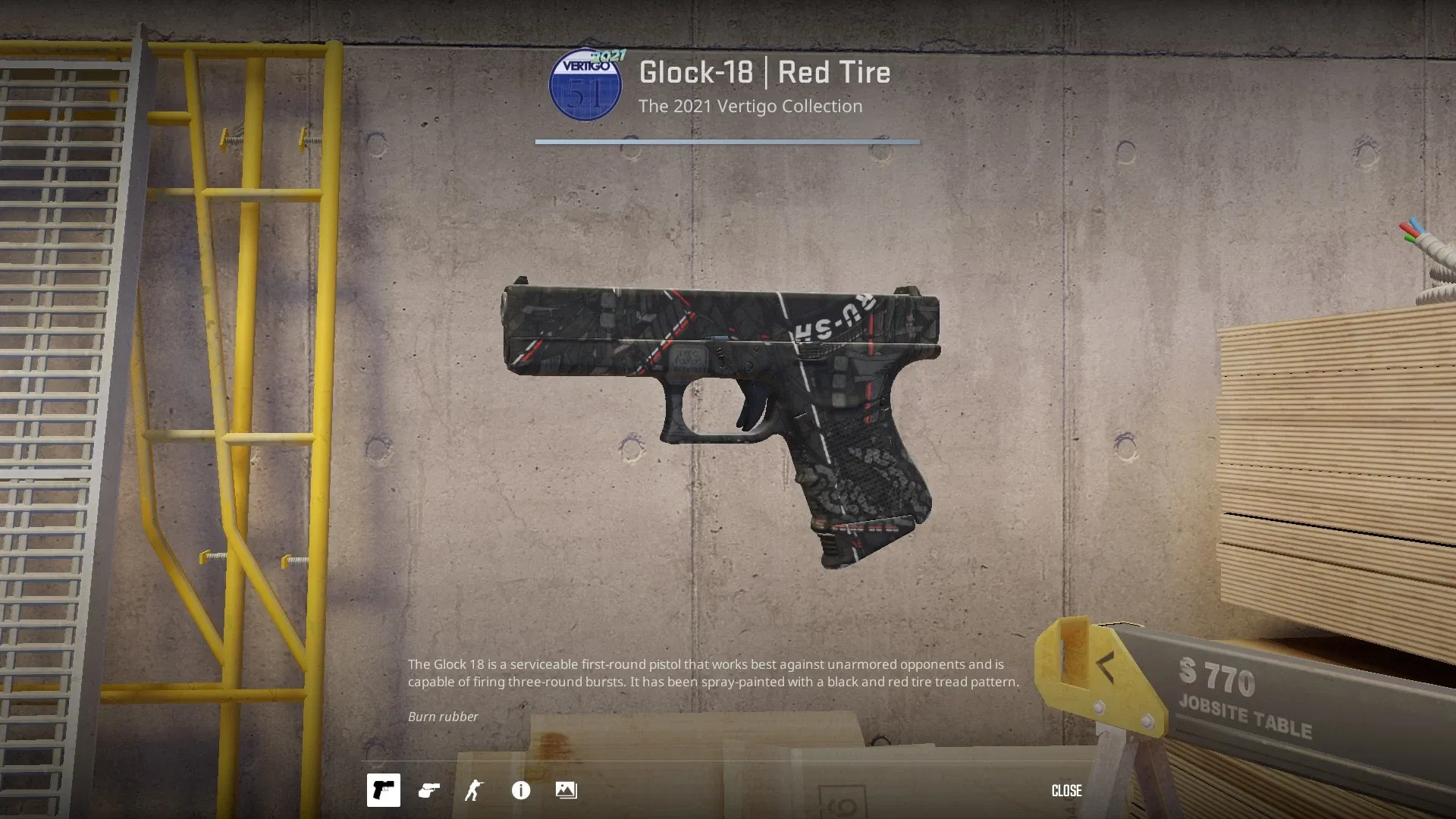Image resolution: width=1456 pixels, height=819 pixels.
Task: Switch to the held-in-hand weapon view
Action: coord(429,790)
